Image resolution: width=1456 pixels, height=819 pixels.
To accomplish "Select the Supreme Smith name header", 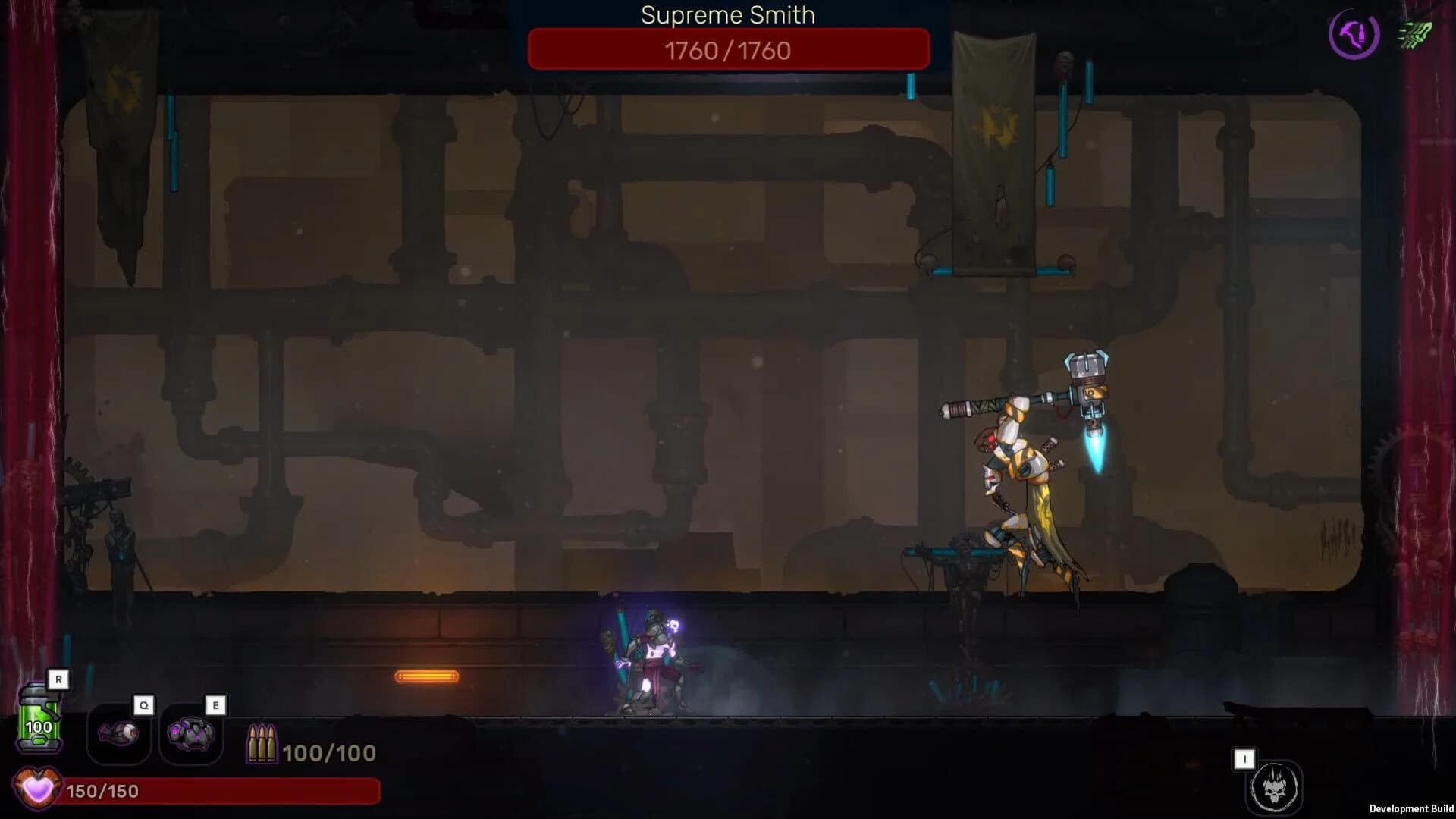I will (726, 14).
